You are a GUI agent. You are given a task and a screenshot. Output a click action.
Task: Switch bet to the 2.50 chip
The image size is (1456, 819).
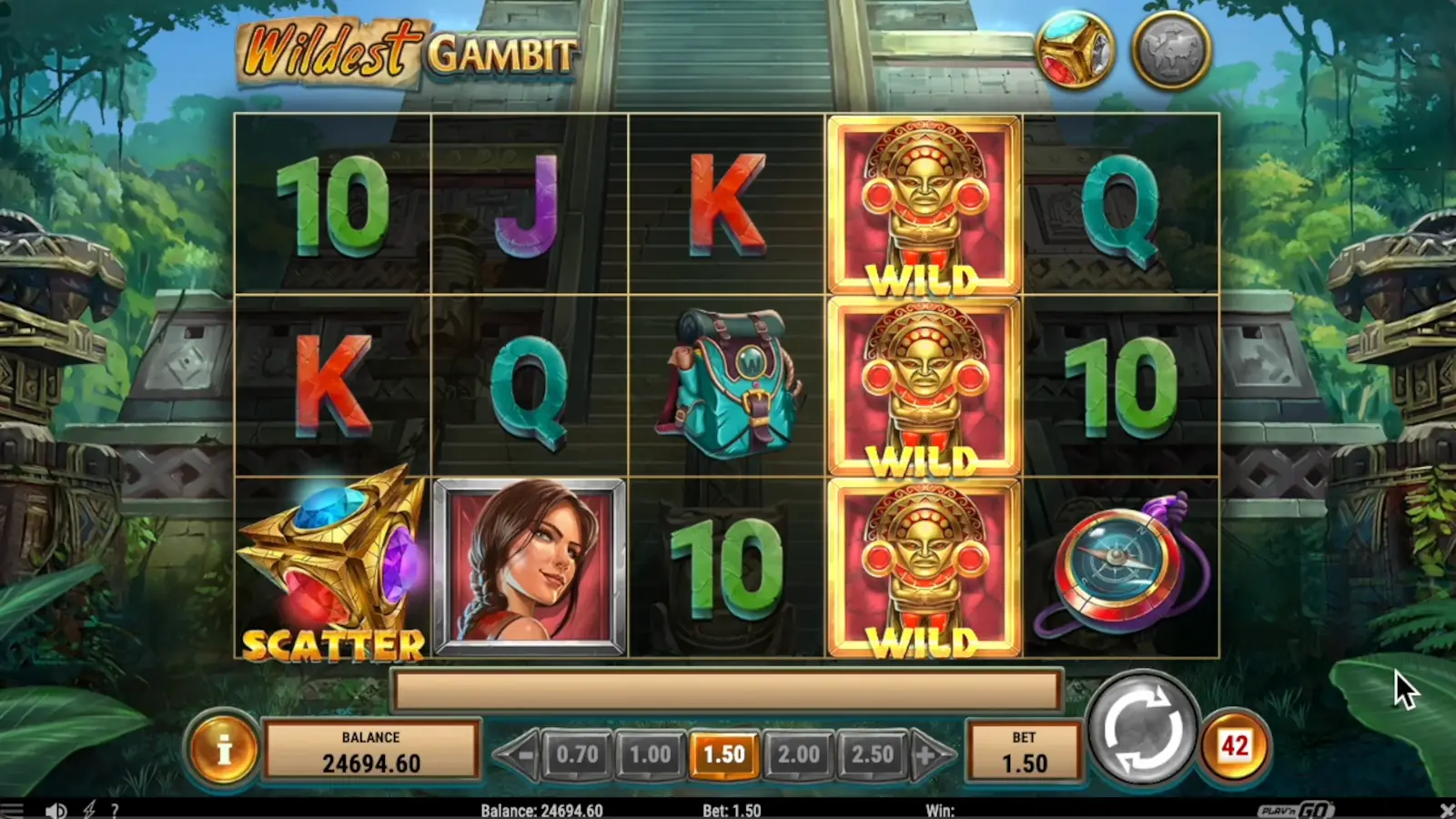[x=871, y=754]
